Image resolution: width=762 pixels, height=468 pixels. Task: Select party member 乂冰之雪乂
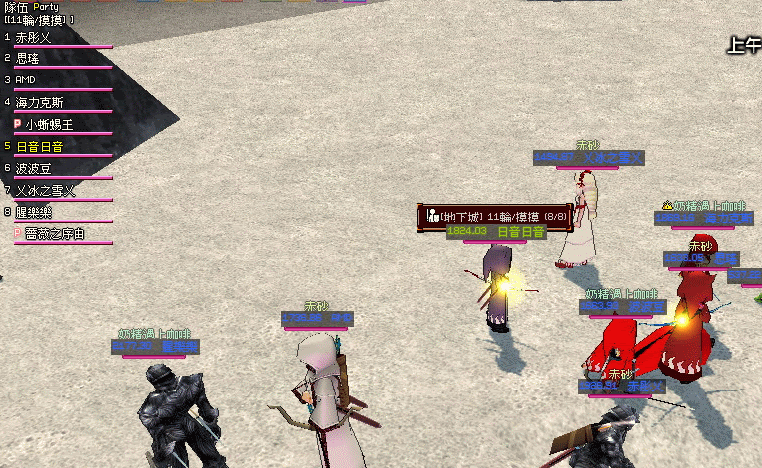coord(46,190)
